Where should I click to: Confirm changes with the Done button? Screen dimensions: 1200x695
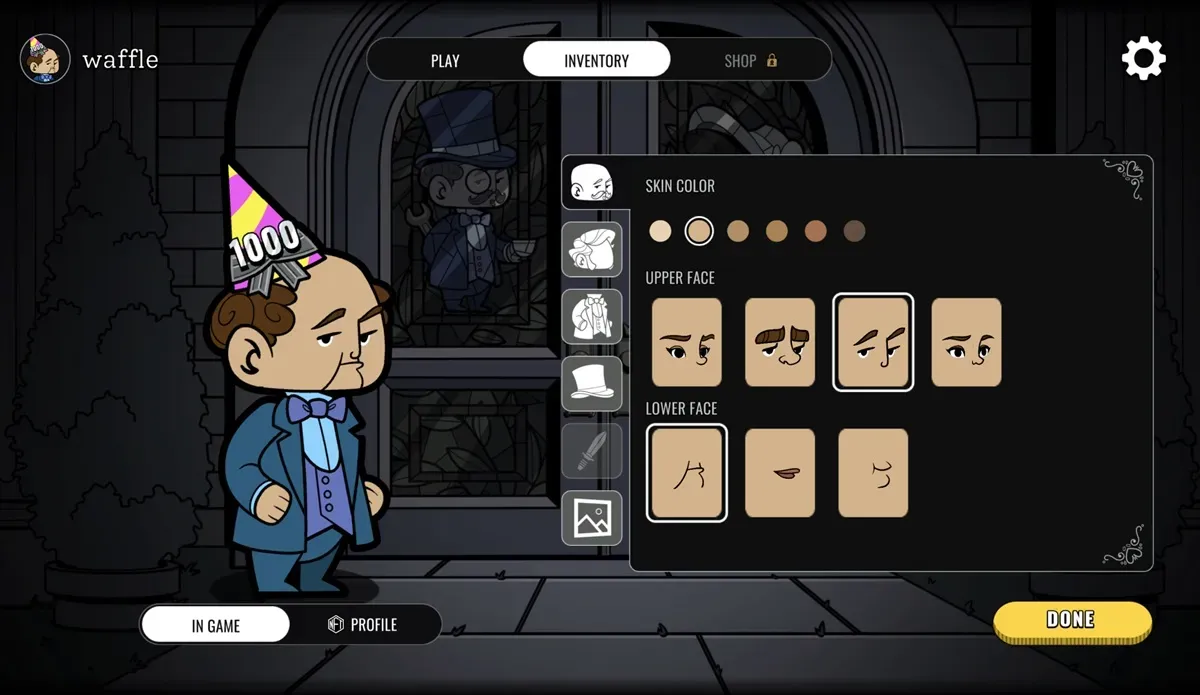(1071, 620)
